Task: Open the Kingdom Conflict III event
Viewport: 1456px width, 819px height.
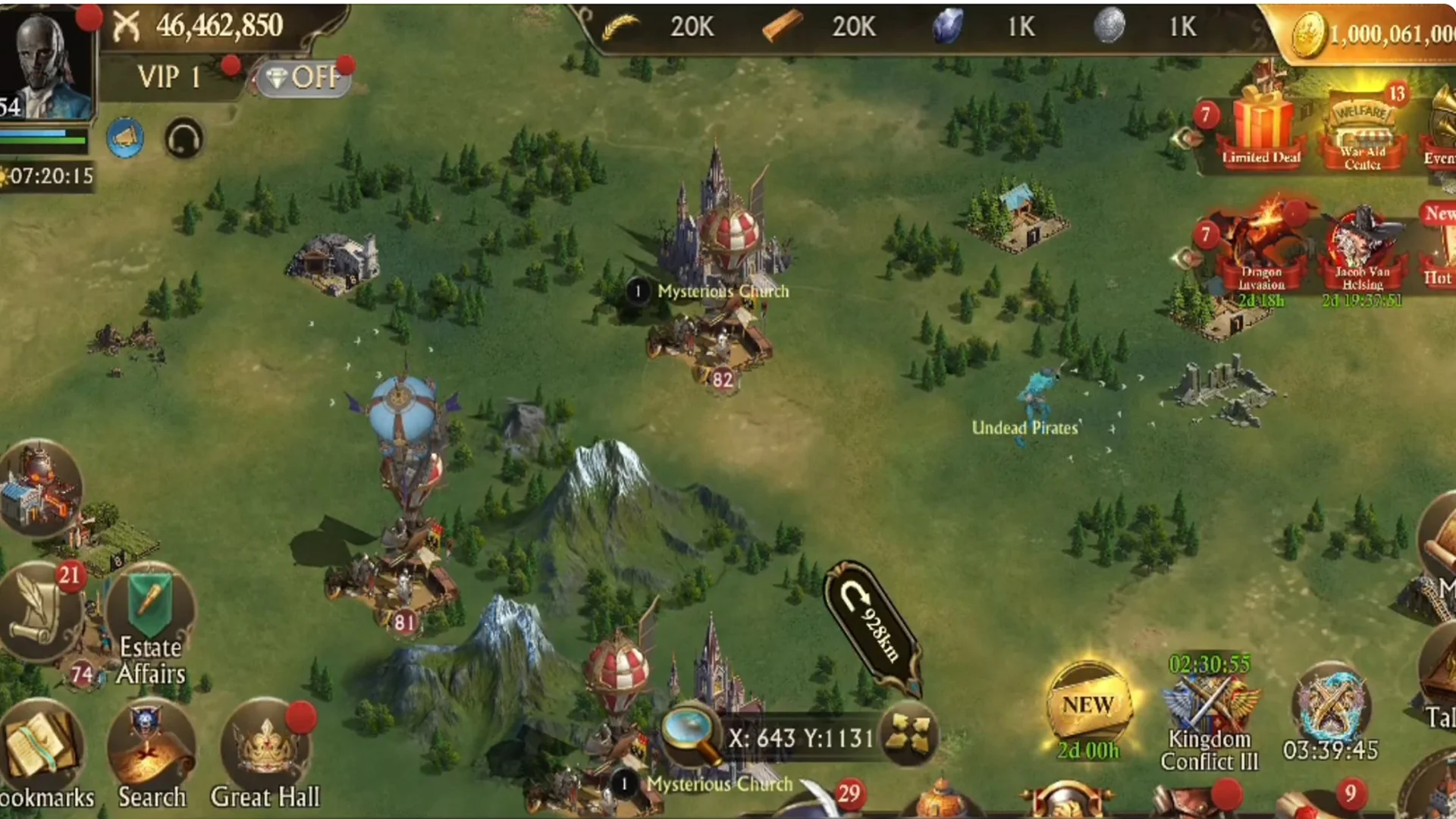Action: pyautogui.click(x=1209, y=713)
